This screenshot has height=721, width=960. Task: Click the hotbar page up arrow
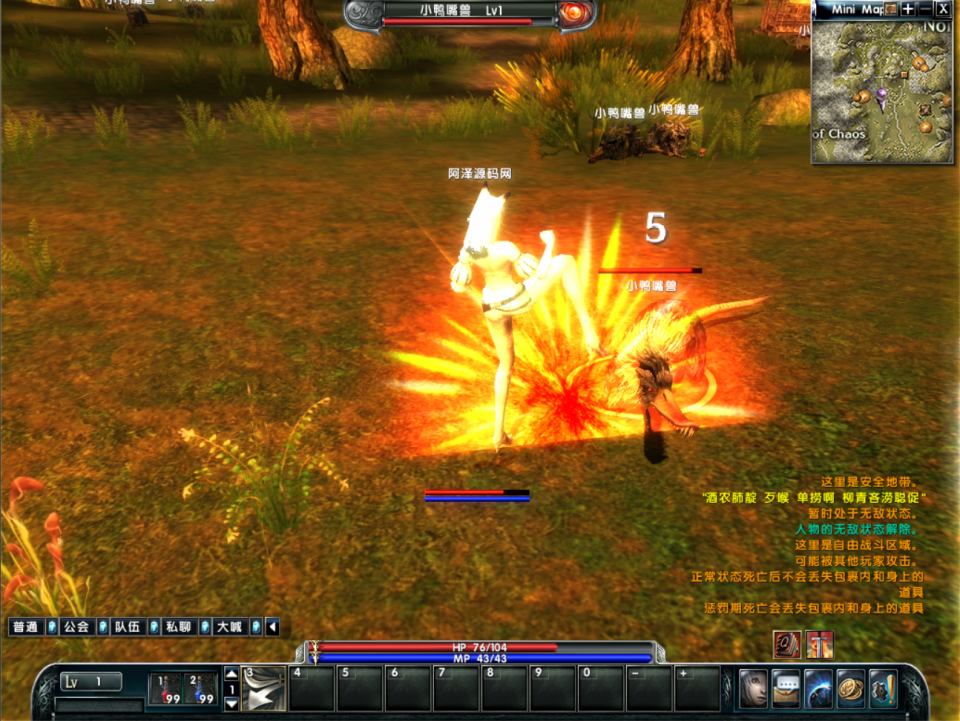[231, 673]
